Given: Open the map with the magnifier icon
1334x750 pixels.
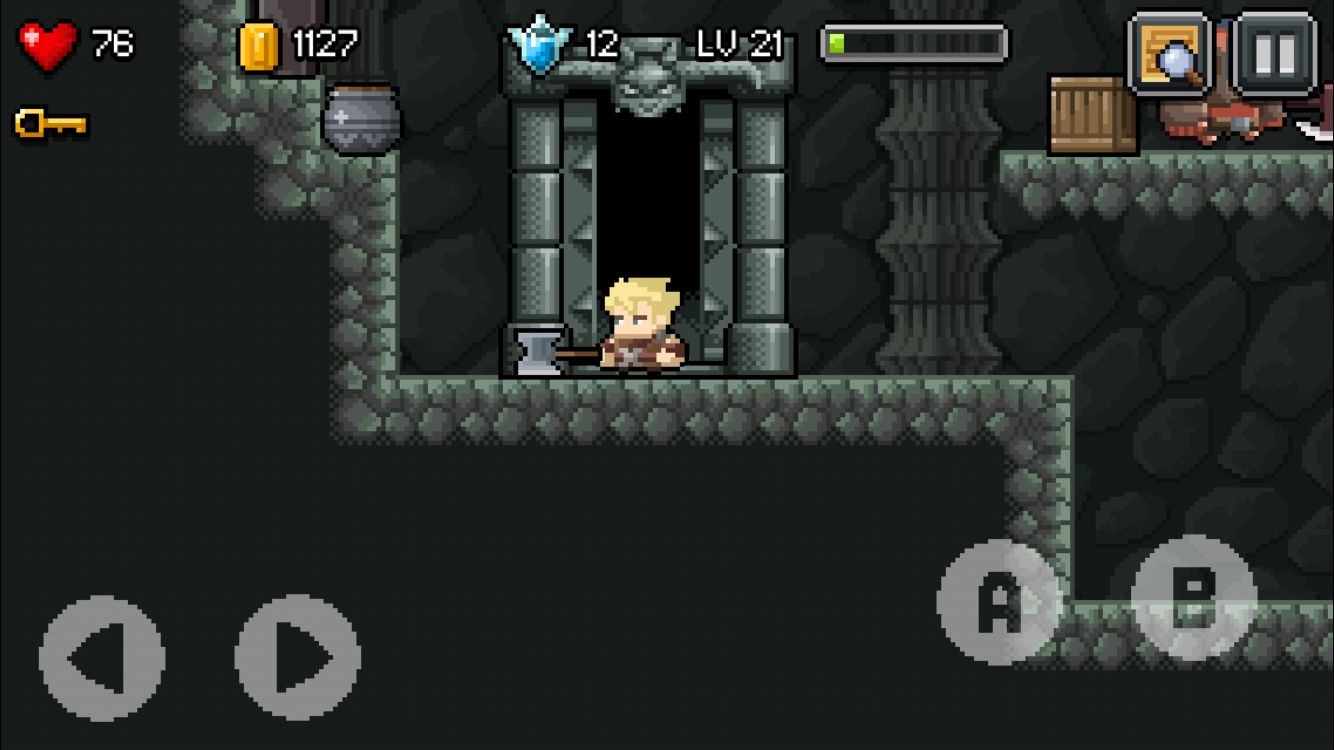Looking at the screenshot, I should click(1170, 54).
